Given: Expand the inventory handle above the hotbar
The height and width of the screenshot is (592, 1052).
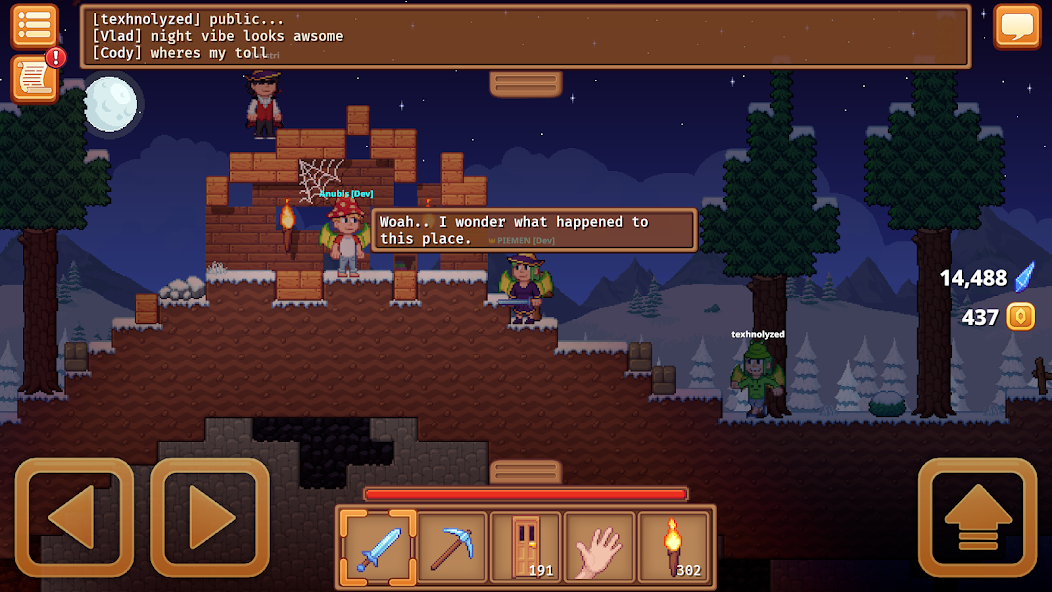Looking at the screenshot, I should point(526,471).
